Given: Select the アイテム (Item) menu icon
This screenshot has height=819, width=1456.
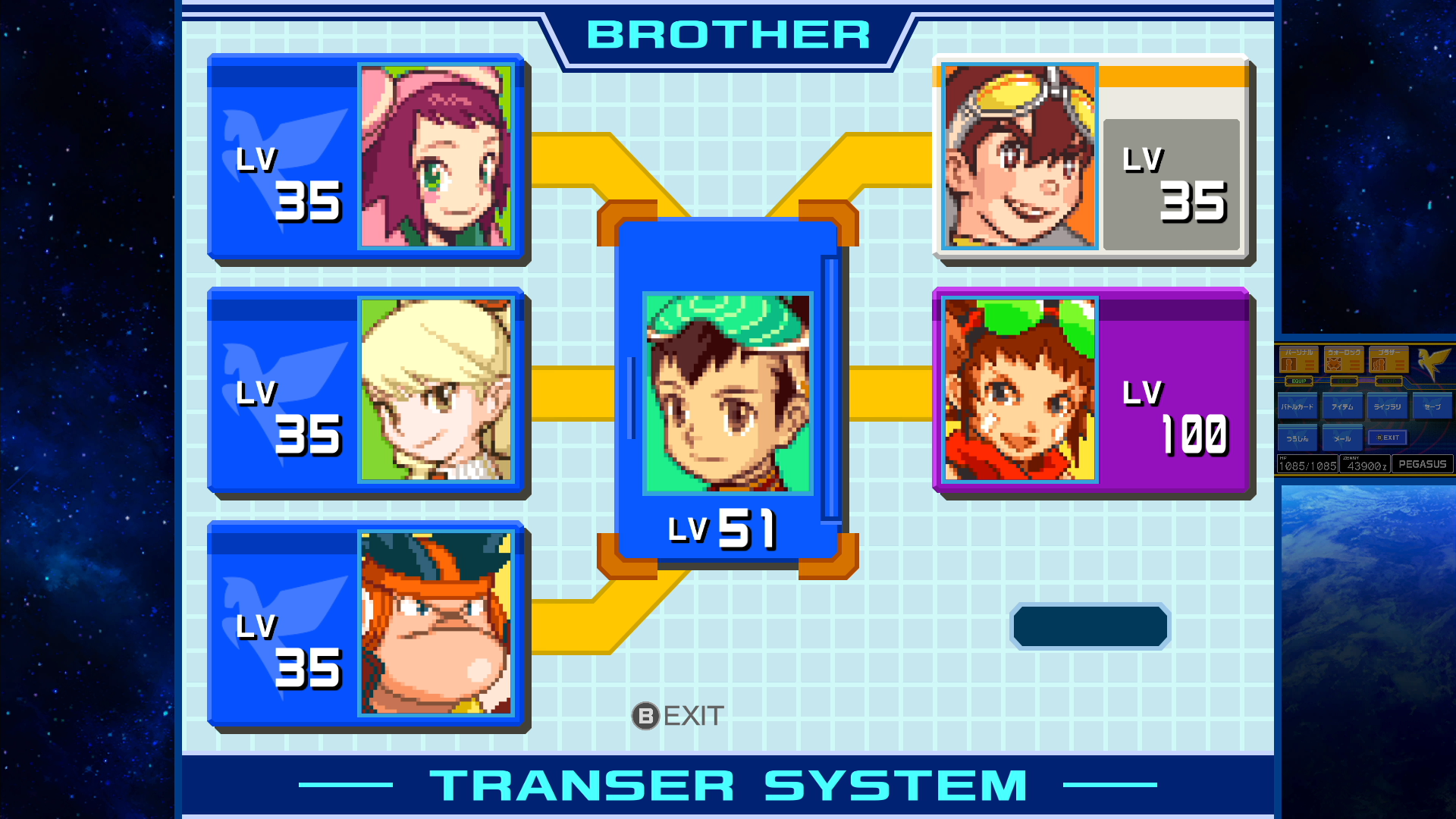Looking at the screenshot, I should (1342, 406).
